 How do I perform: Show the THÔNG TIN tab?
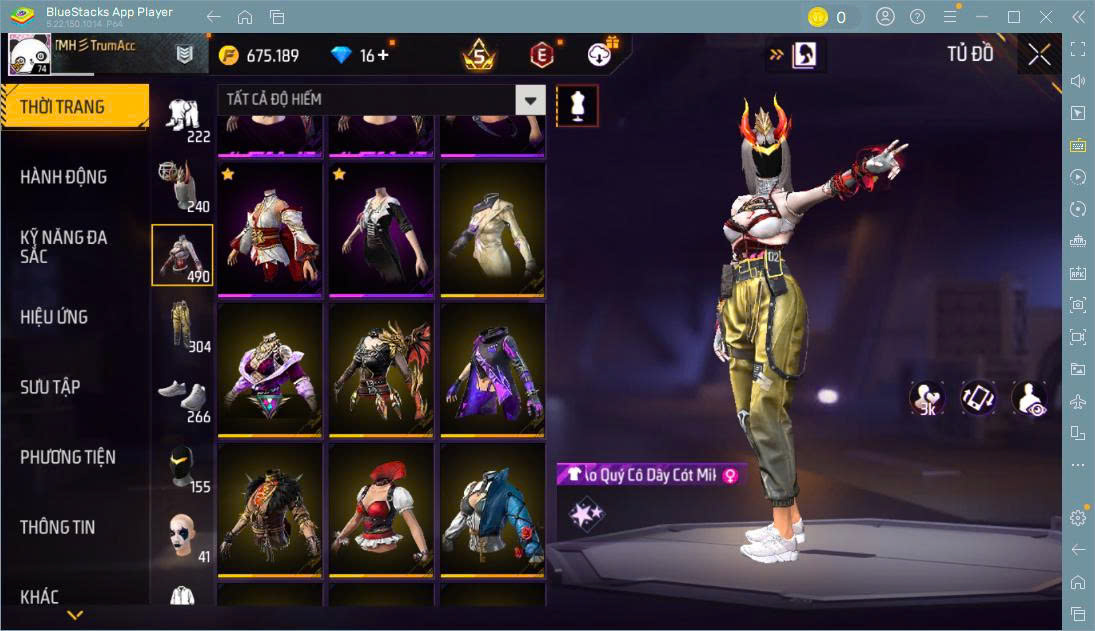tap(58, 527)
